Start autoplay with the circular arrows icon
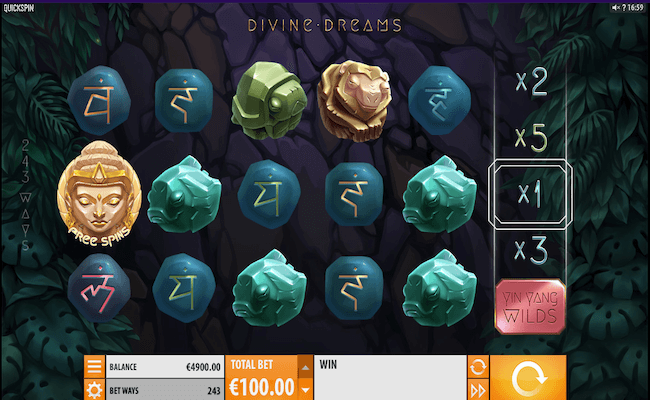 click(477, 366)
